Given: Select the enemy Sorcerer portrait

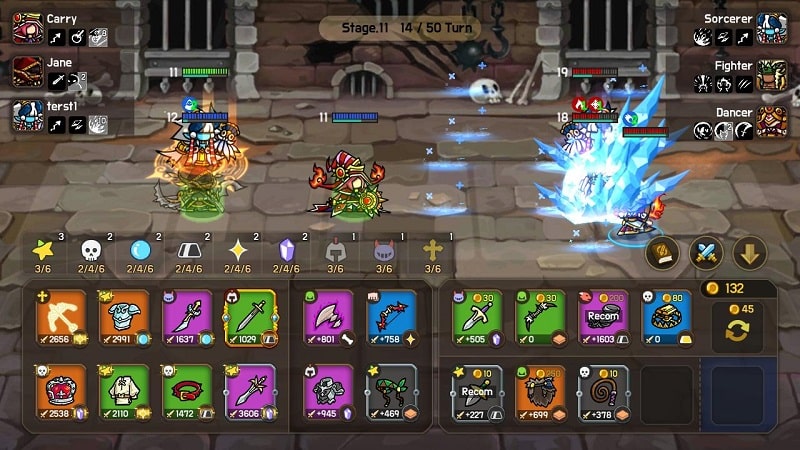Looking at the screenshot, I should [771, 28].
